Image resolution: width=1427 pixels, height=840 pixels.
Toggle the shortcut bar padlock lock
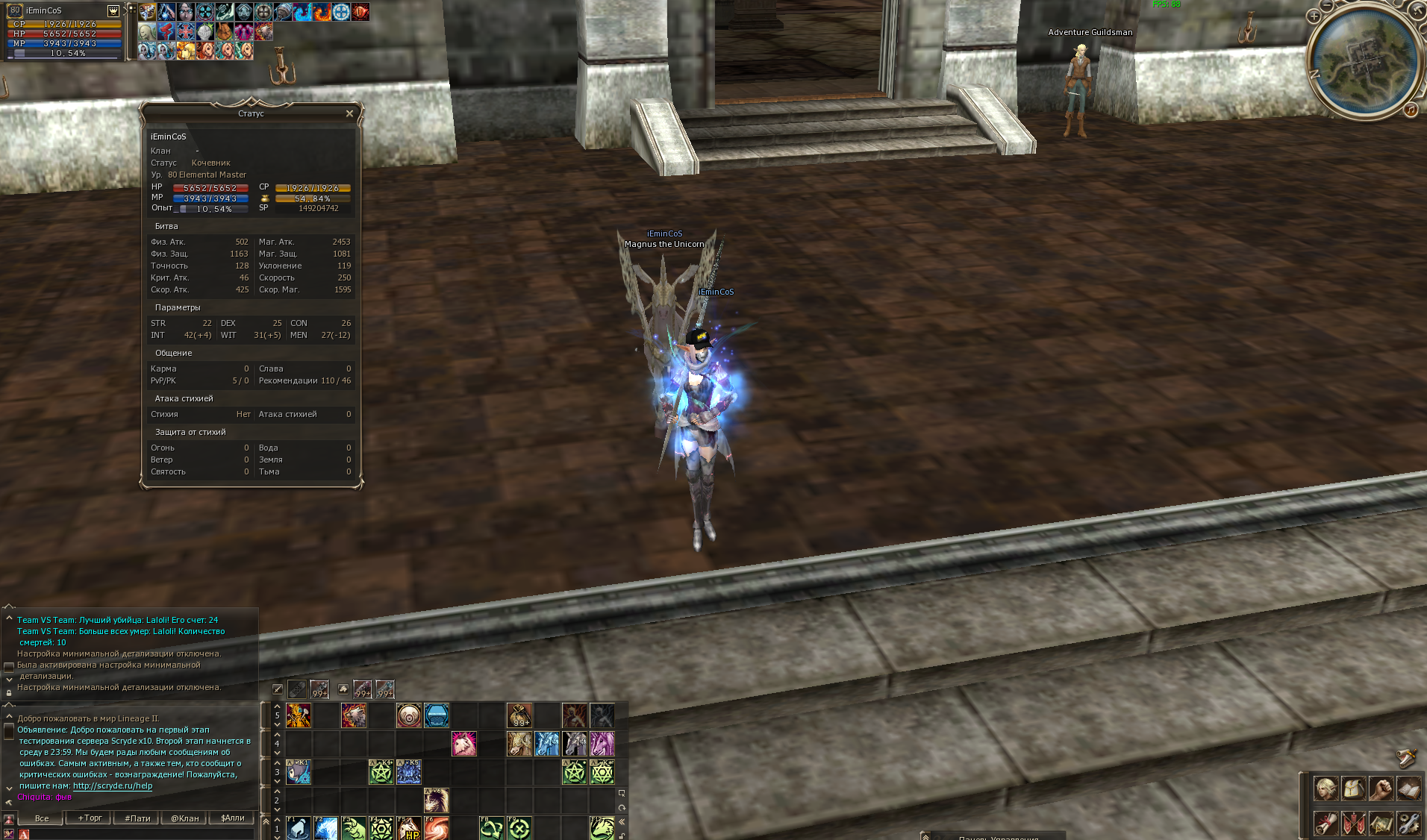point(623,837)
